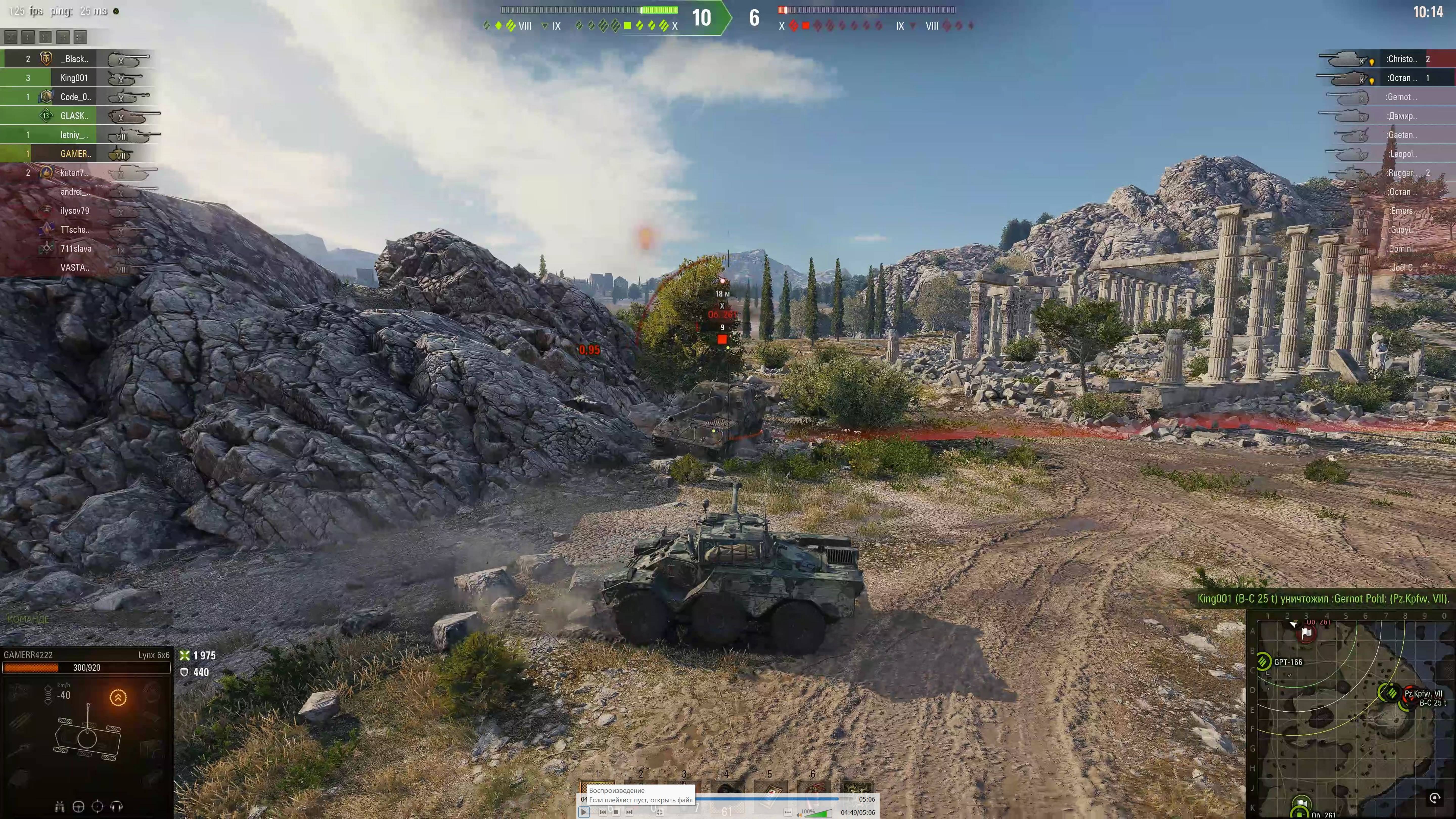This screenshot has width=1456, height=819.
Task: Switch the team panel display mode with the first top-left button
Action: coord(11,38)
